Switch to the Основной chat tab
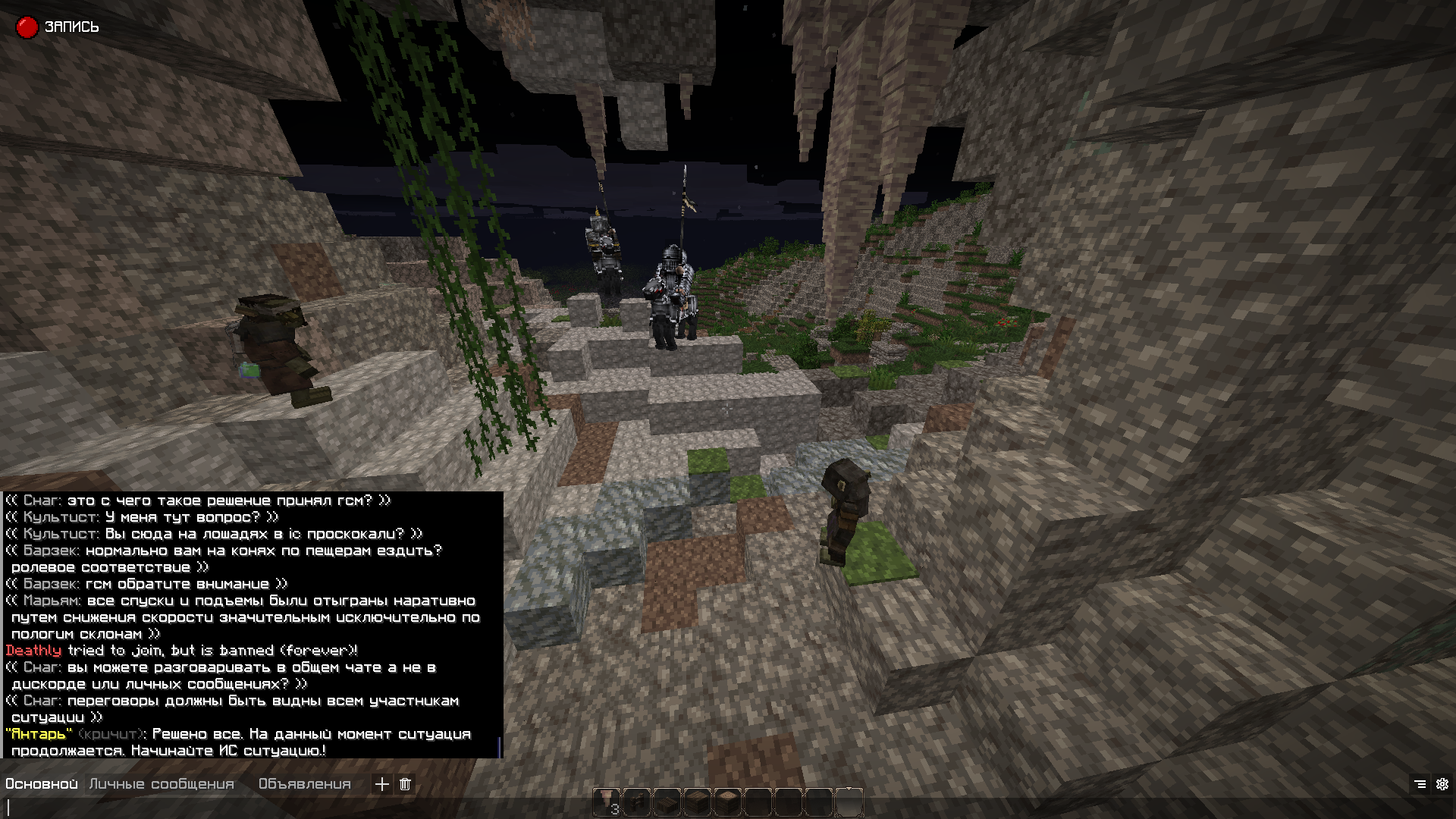The height and width of the screenshot is (819, 1456). pos(42,784)
